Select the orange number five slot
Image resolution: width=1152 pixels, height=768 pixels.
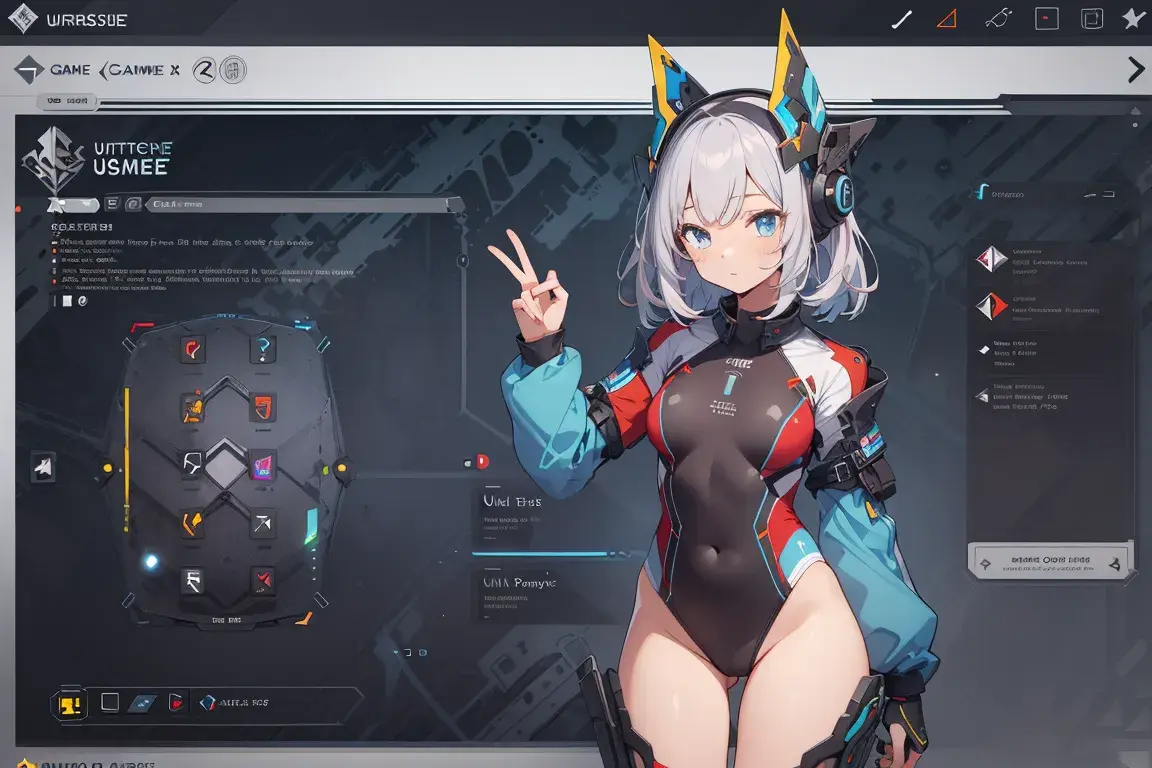[x=263, y=407]
